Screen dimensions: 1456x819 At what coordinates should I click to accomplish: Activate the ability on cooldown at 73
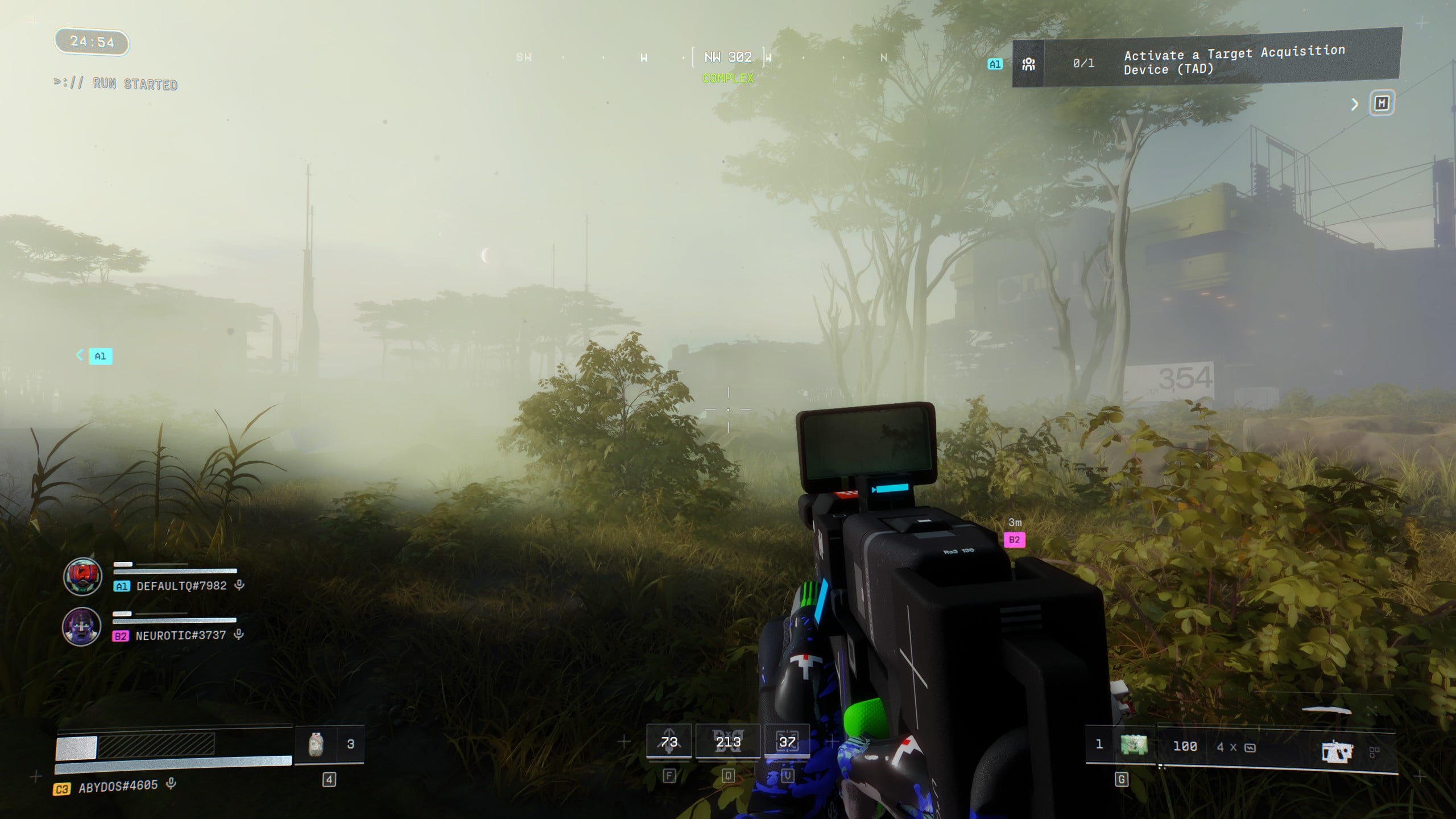tap(669, 742)
